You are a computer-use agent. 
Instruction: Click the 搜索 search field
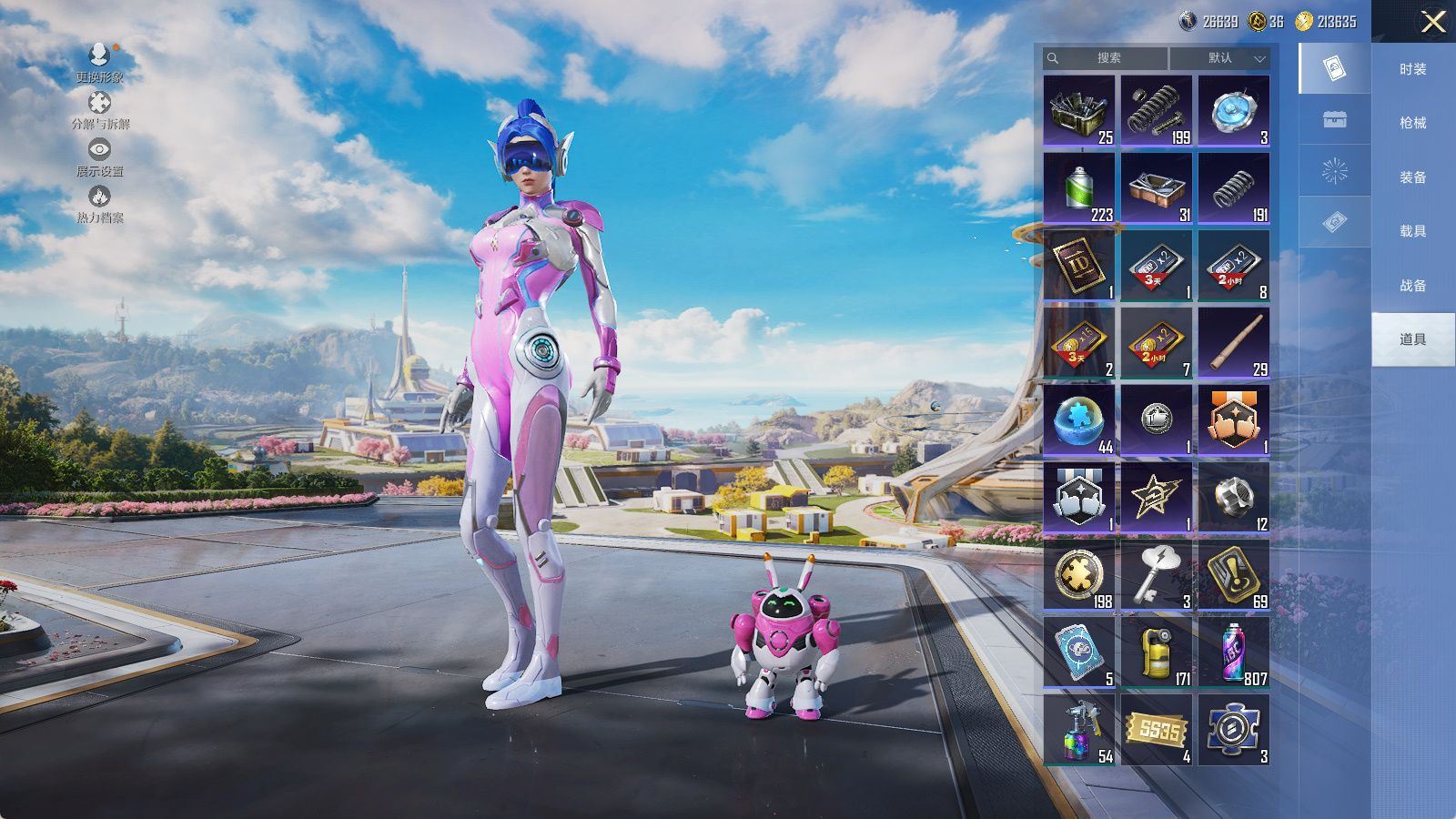[1107, 58]
